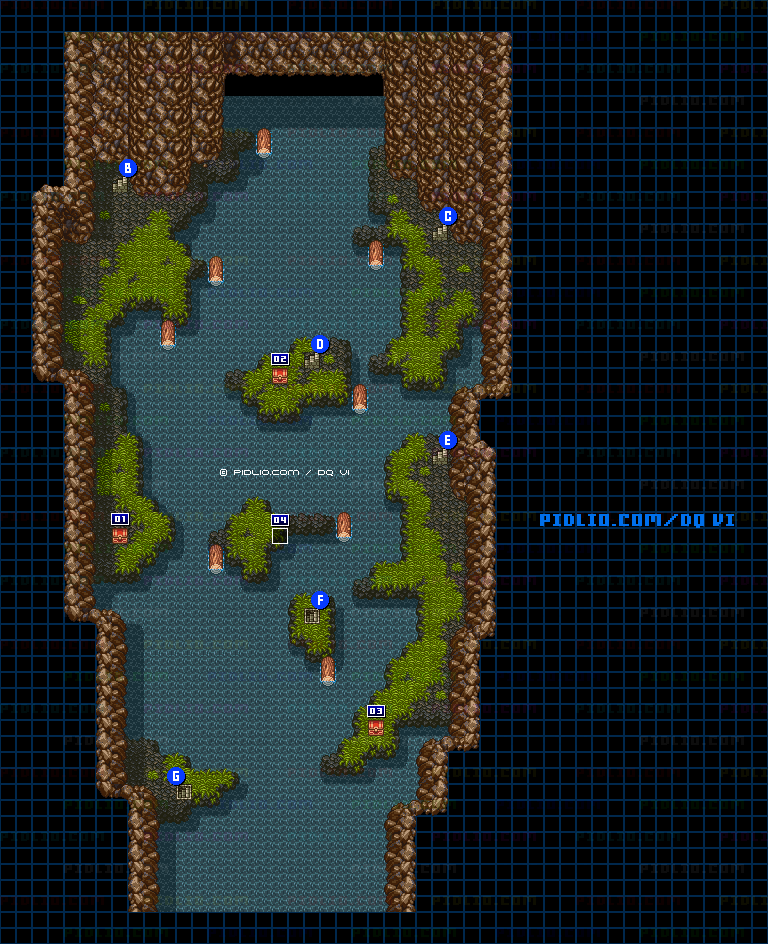Image resolution: width=768 pixels, height=944 pixels.
Task: Select treasure label 02
Action: [280, 359]
